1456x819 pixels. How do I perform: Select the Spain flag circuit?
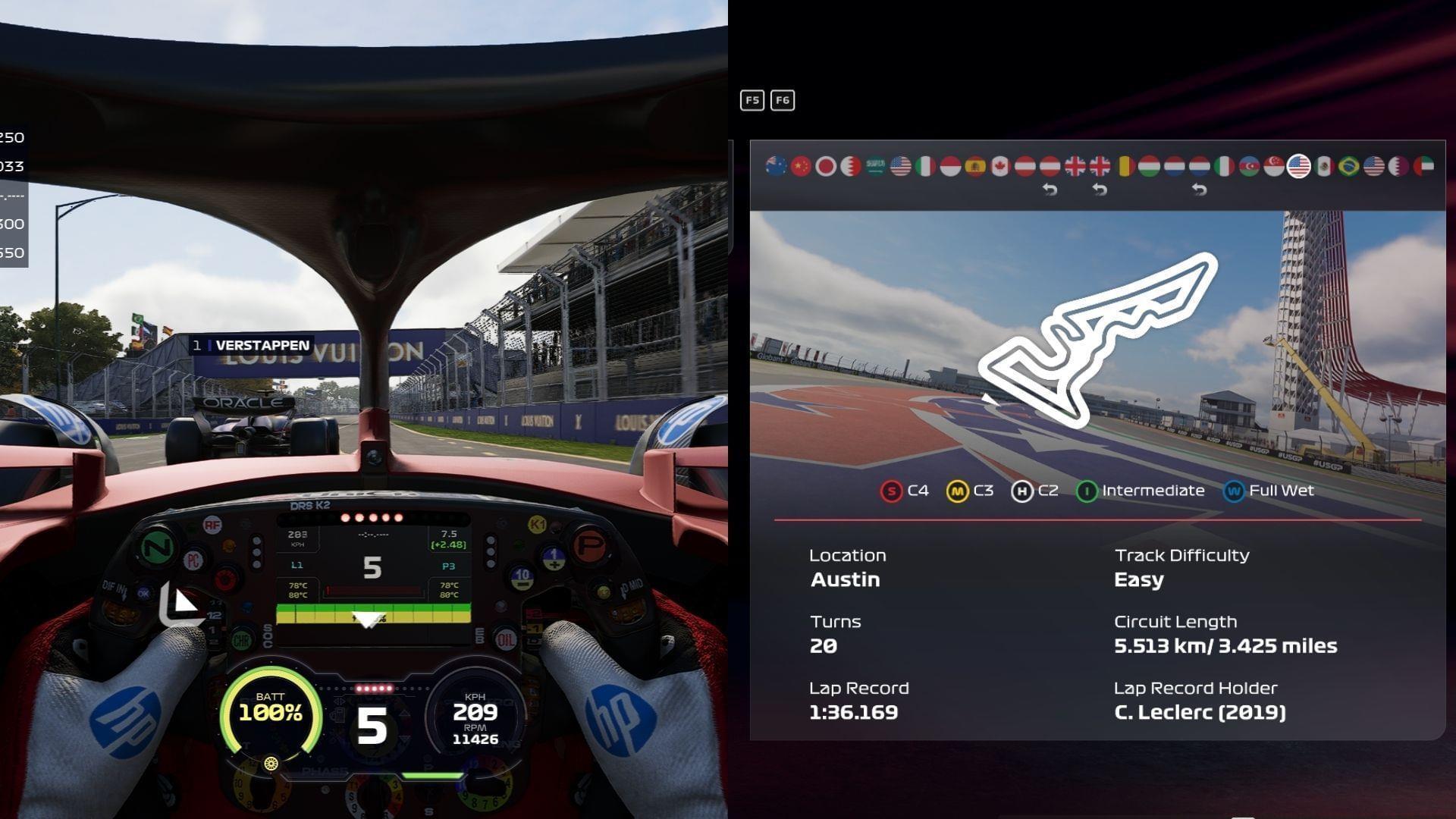(975, 166)
